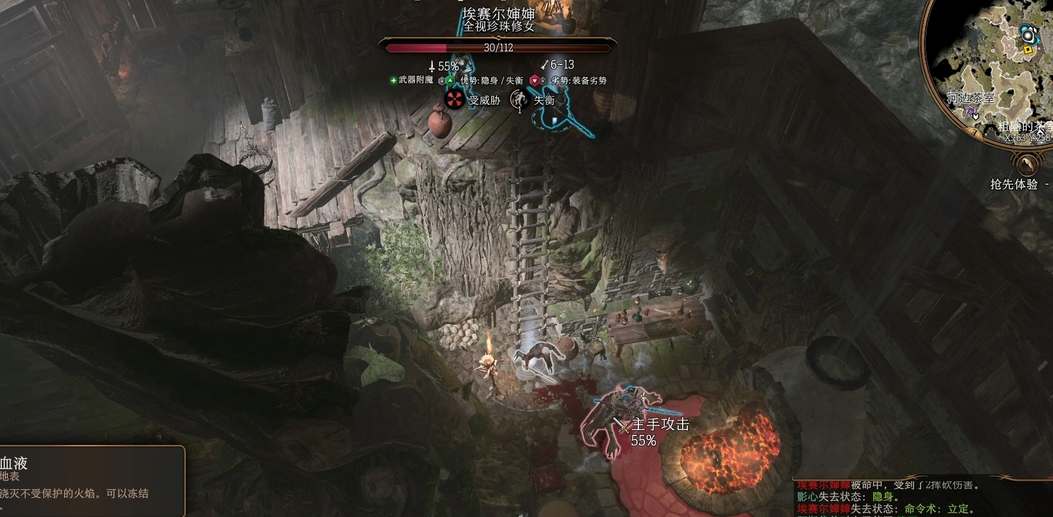Image resolution: width=1053 pixels, height=517 pixels.
Task: Inspect the 失衡 status icon
Action: [x=518, y=98]
